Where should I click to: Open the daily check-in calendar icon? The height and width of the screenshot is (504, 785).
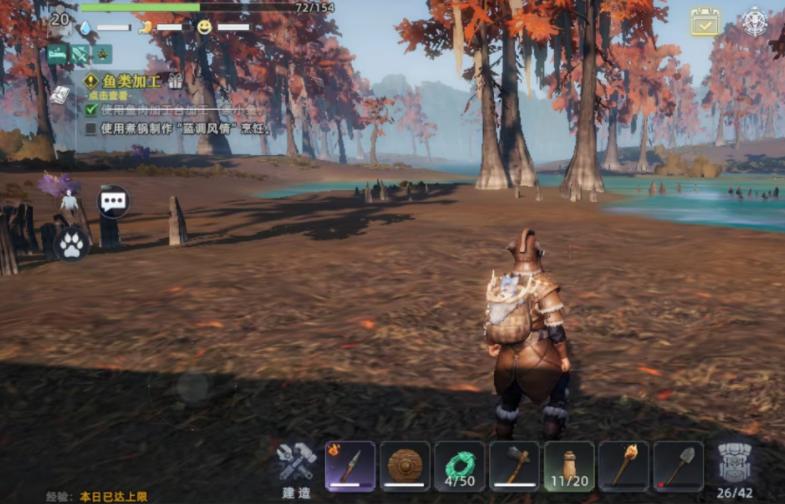pos(705,22)
